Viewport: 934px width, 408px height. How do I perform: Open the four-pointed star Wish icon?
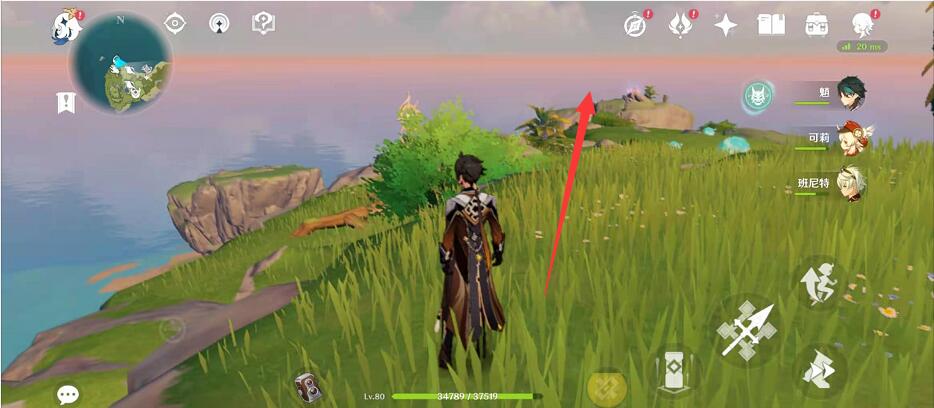[726, 26]
